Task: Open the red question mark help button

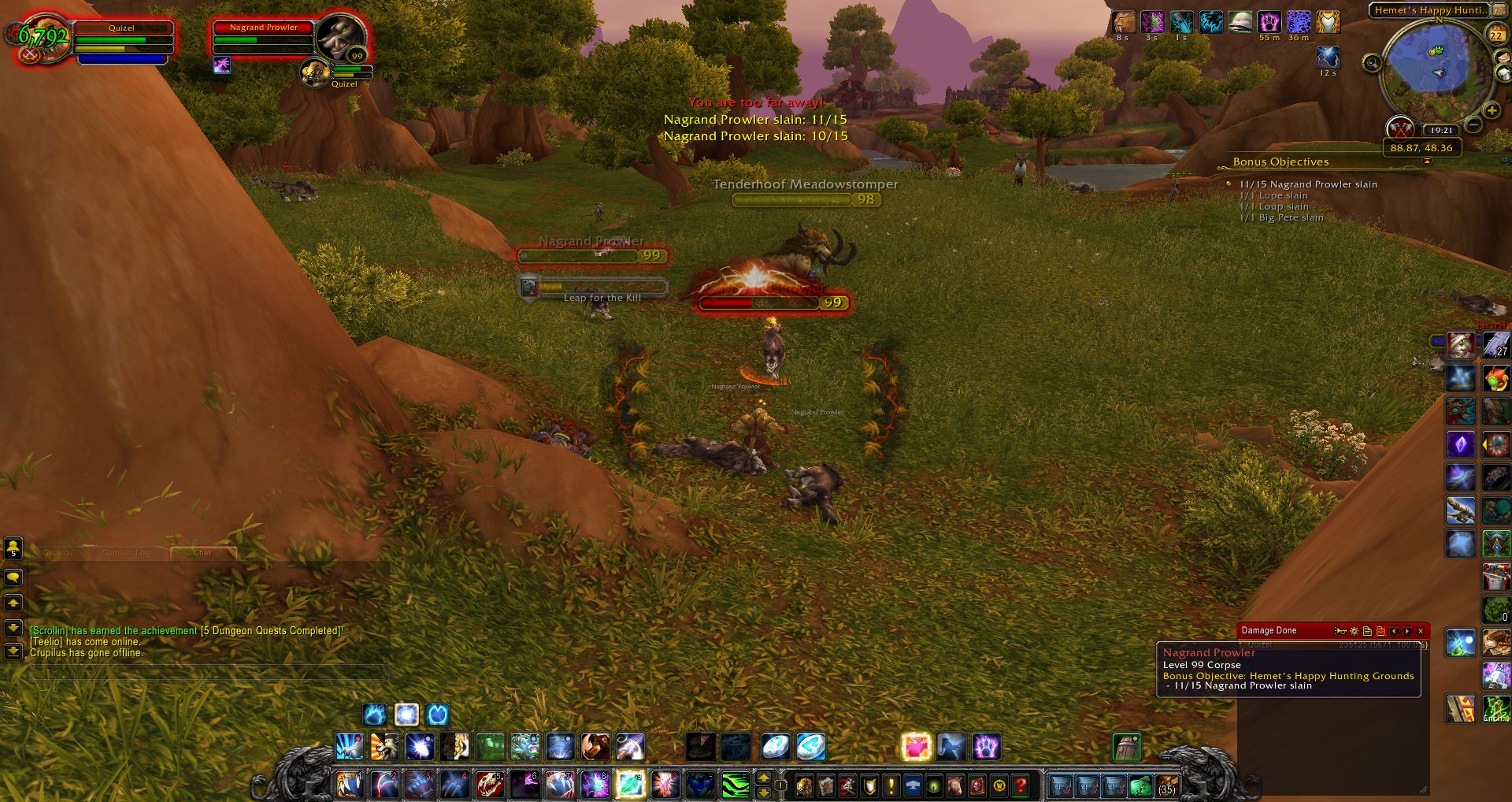Action: pos(1021,785)
